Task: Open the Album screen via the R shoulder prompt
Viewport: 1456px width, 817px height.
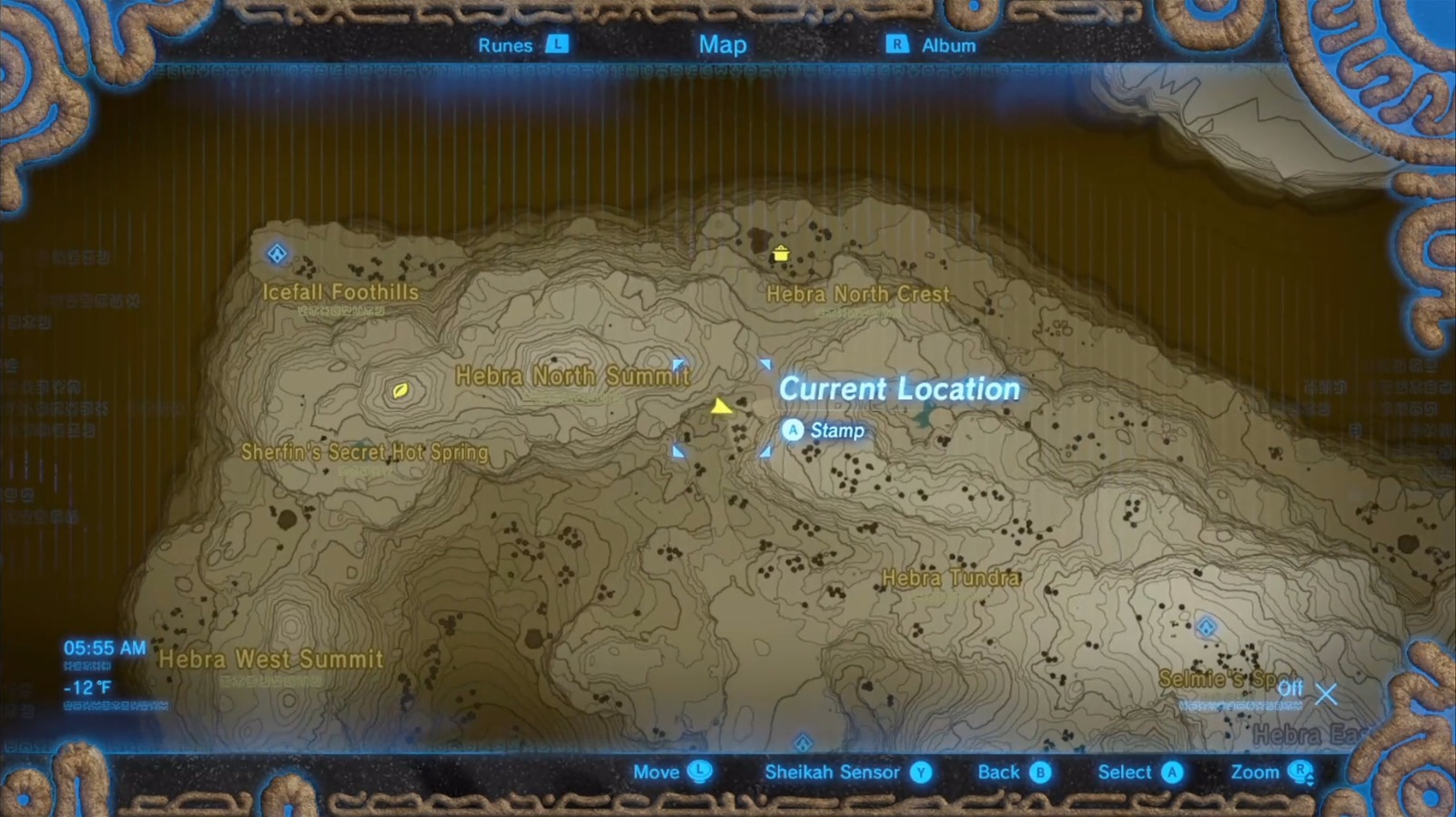Action: tap(895, 45)
